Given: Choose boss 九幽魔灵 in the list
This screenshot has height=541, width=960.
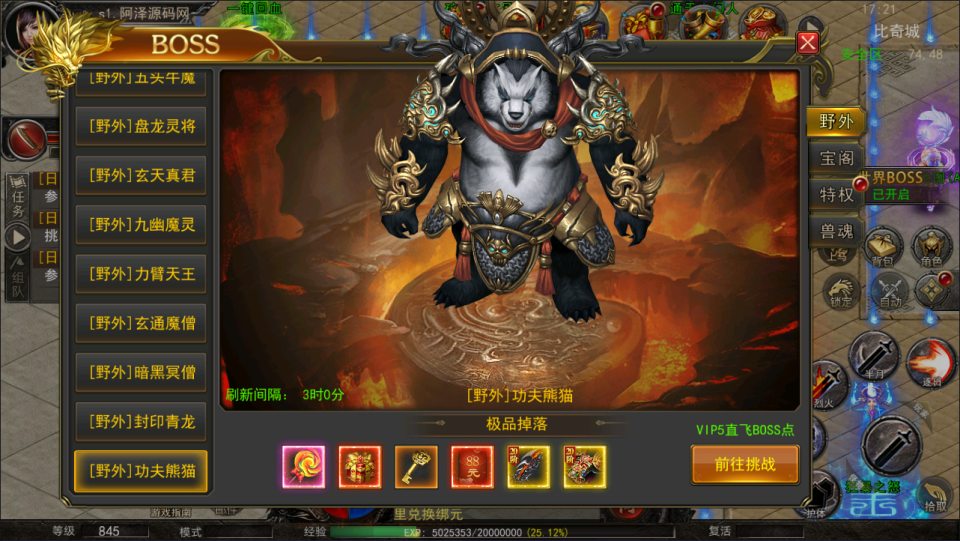Looking at the screenshot, I should pos(141,224).
